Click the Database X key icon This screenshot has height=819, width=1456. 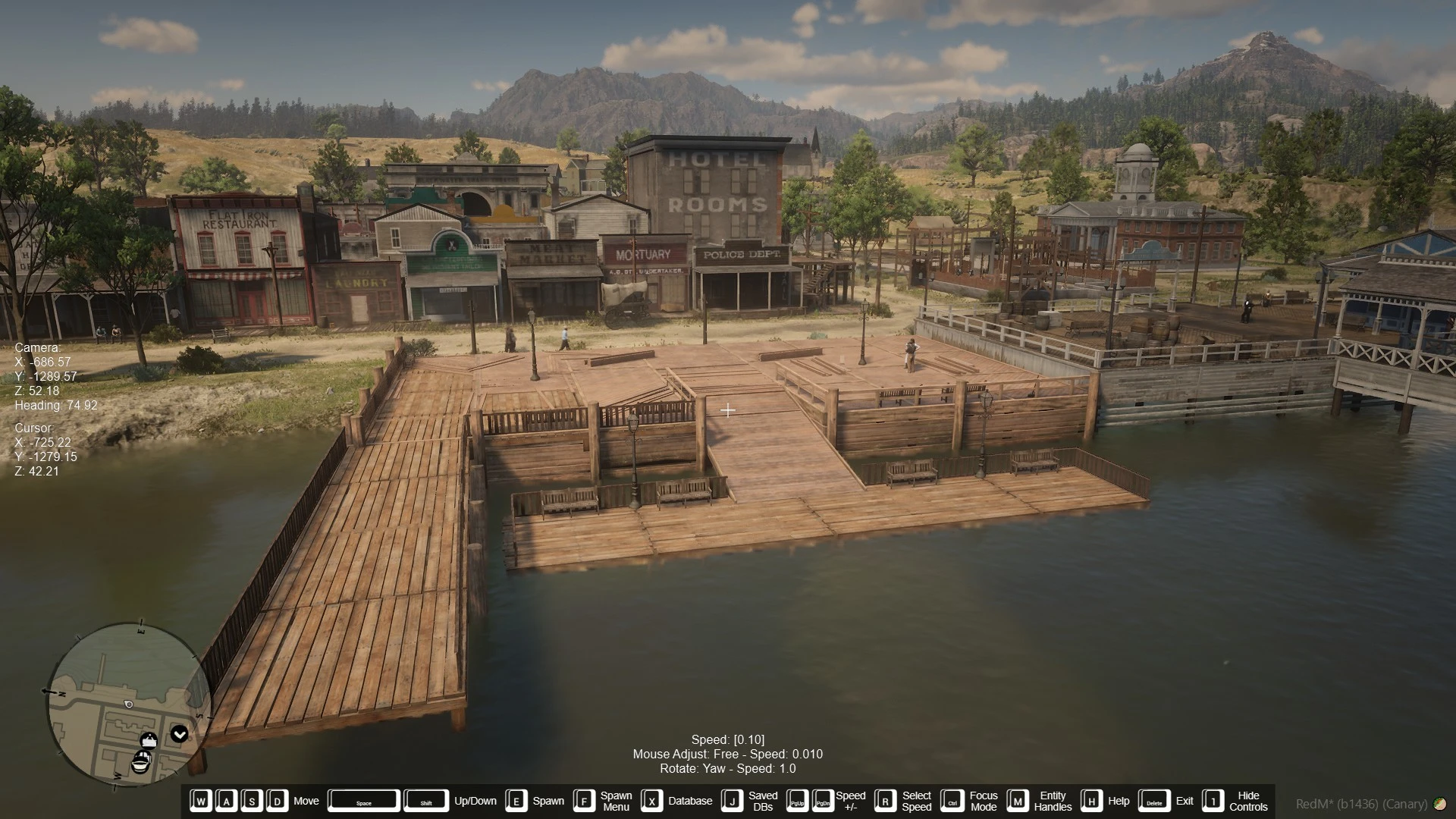[x=652, y=801]
